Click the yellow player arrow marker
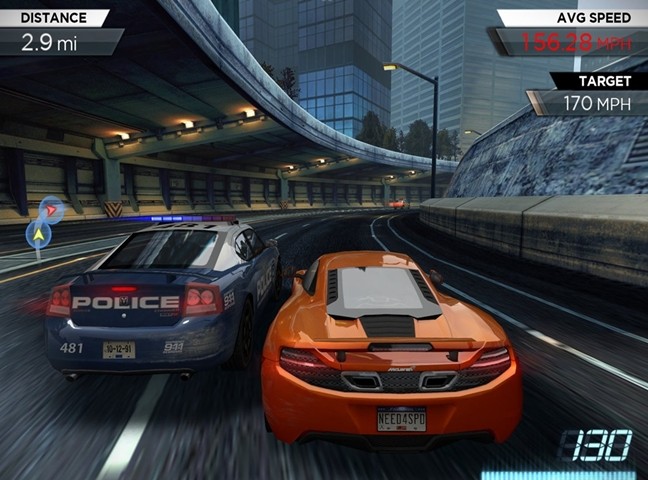This screenshot has height=480, width=648. point(38,235)
